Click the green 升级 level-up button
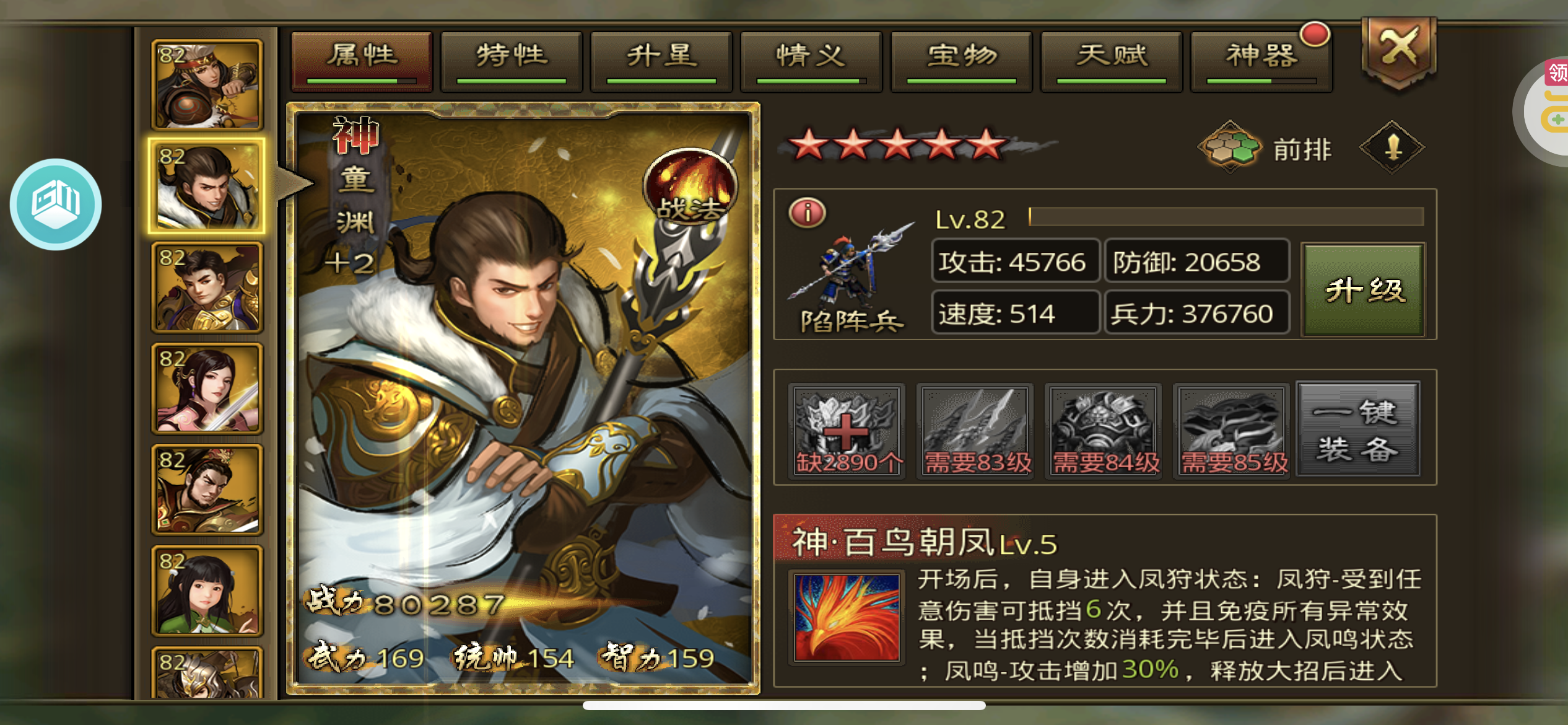1568x725 pixels. [1363, 289]
